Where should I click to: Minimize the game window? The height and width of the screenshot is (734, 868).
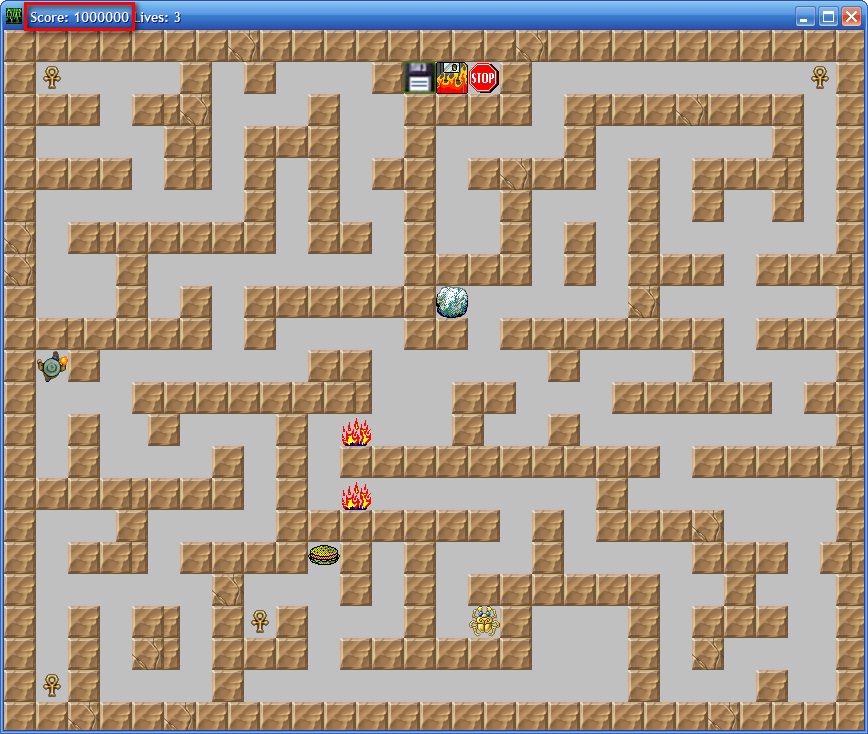click(x=805, y=16)
